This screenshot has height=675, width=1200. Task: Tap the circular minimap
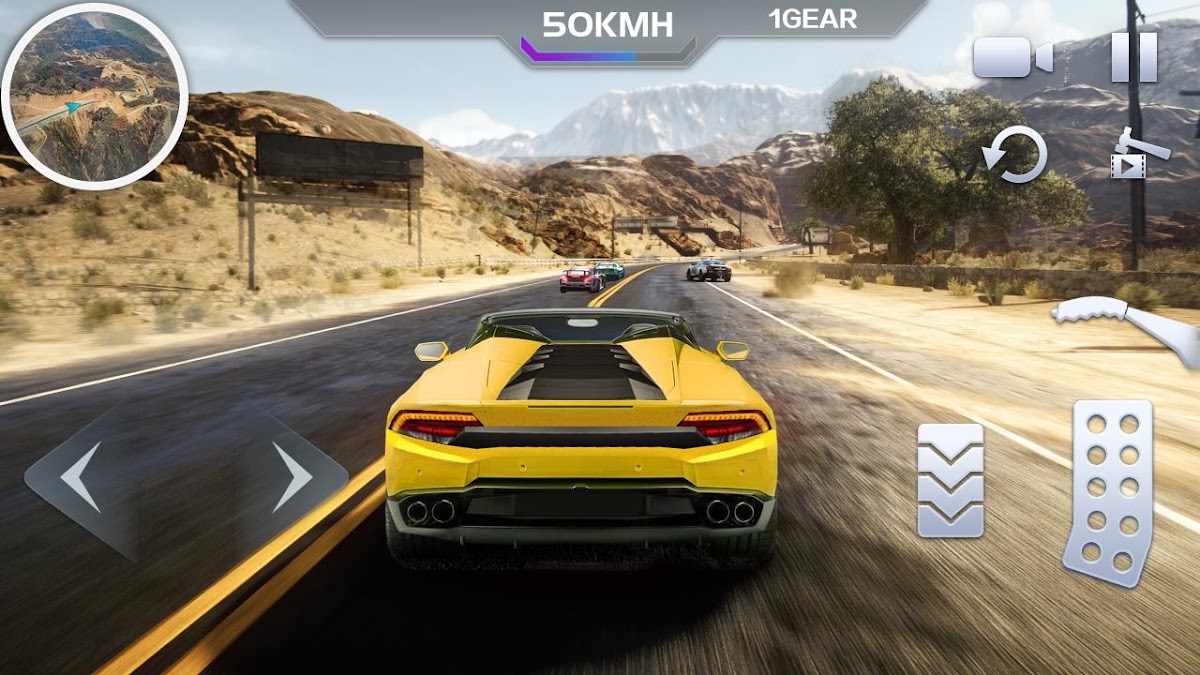click(94, 96)
